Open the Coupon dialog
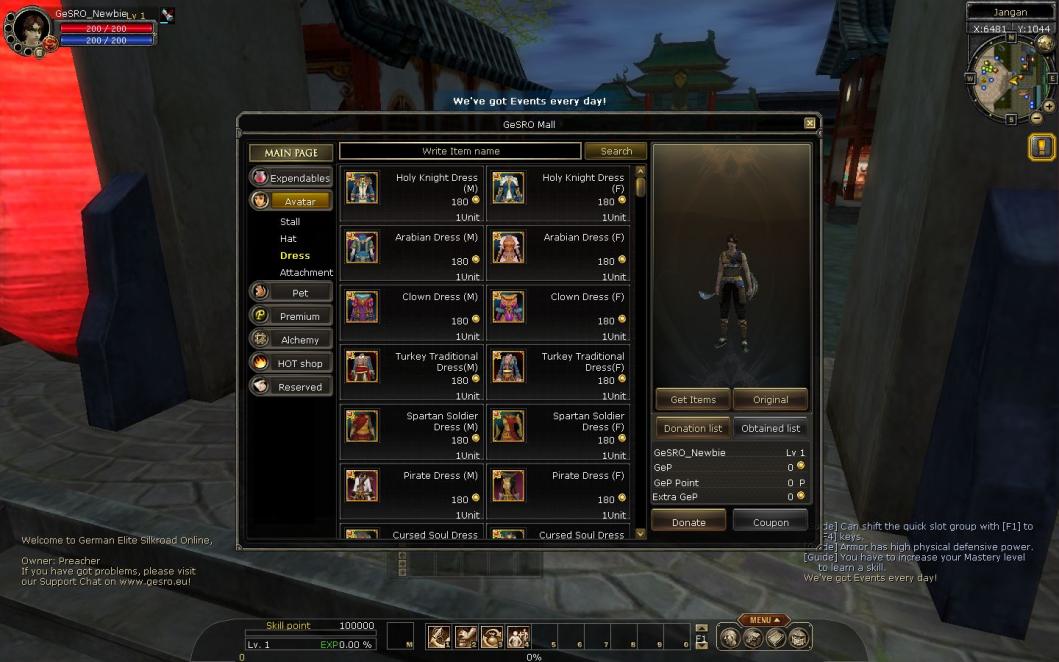 click(770, 522)
